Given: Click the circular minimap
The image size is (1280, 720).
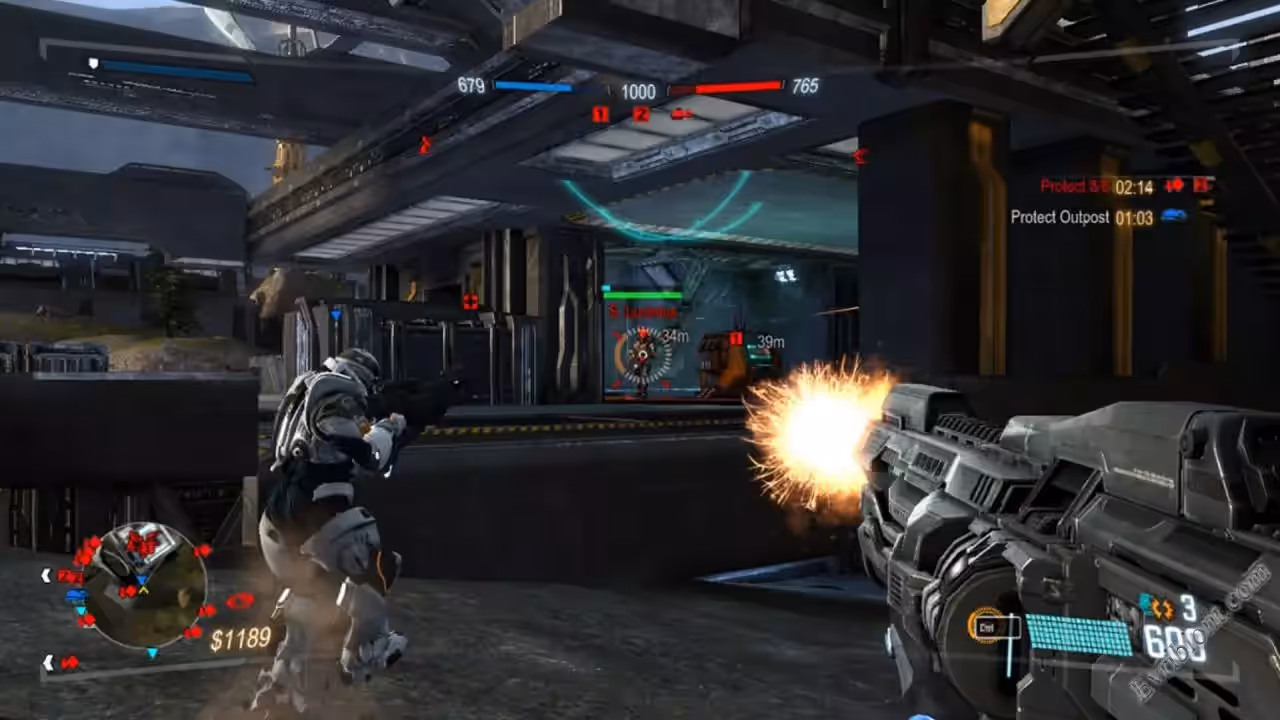Looking at the screenshot, I should [x=144, y=585].
